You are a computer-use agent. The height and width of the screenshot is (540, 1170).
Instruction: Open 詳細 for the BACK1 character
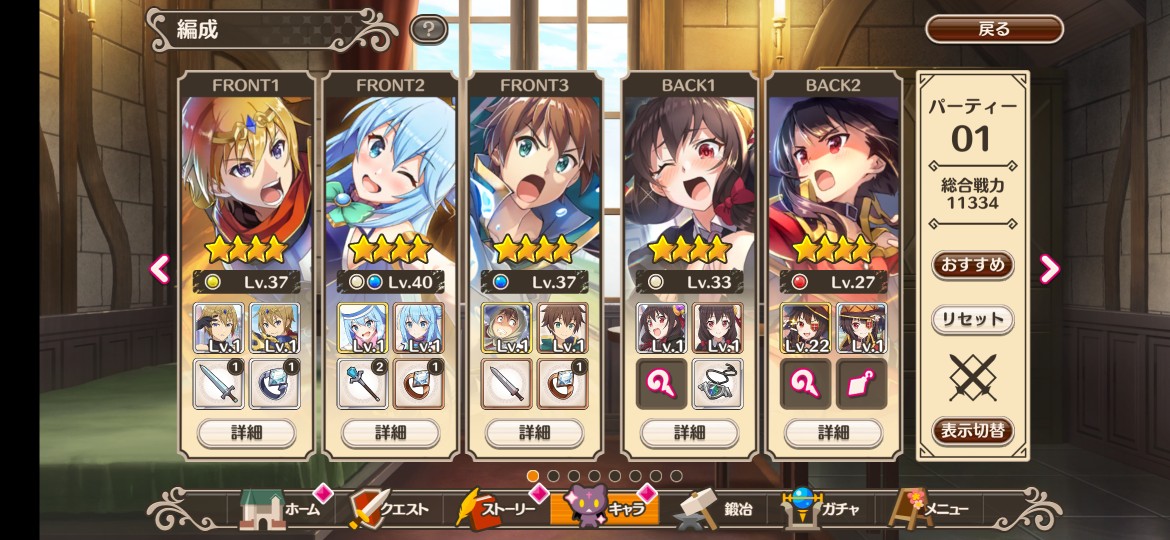tap(689, 433)
